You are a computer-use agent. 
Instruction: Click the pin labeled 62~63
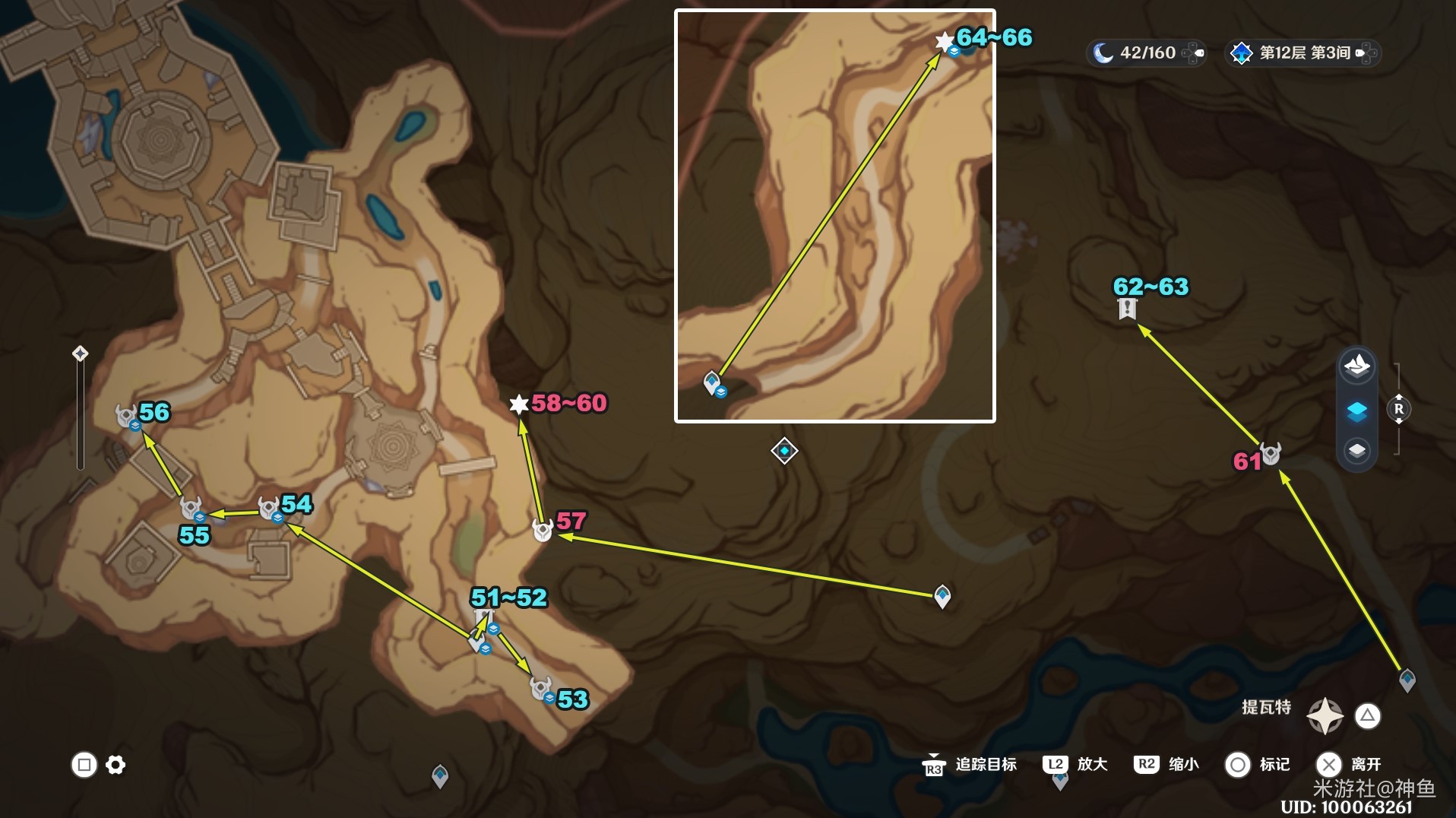1127,309
